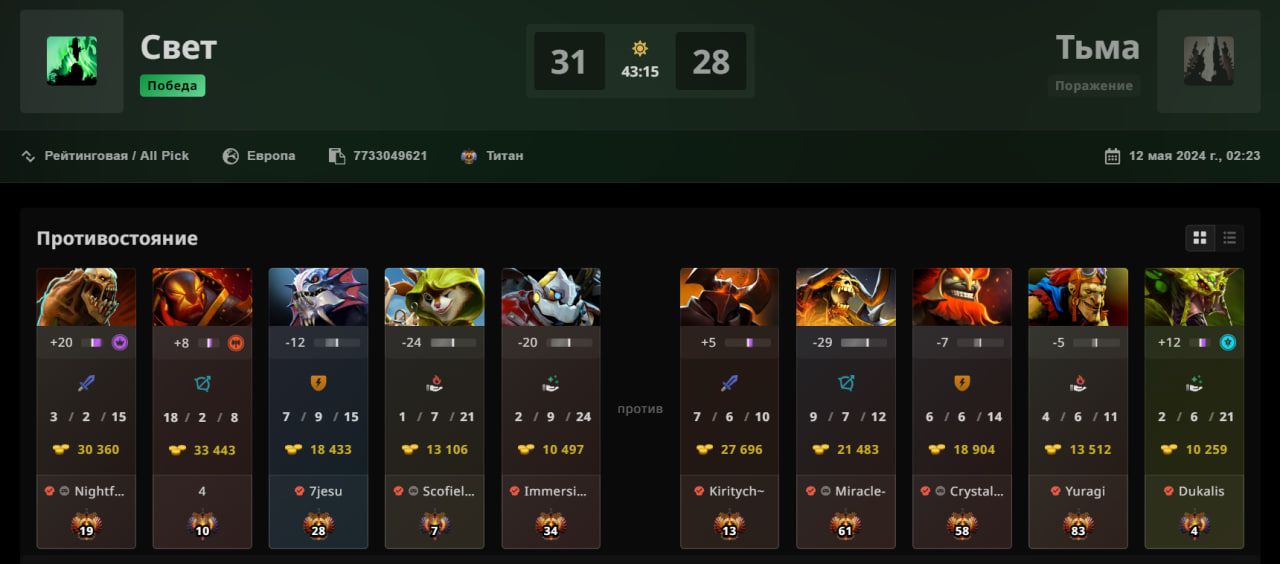Select the Hoodwink hero portrait
Viewport: 1280px width, 564px height.
pyautogui.click(x=434, y=297)
